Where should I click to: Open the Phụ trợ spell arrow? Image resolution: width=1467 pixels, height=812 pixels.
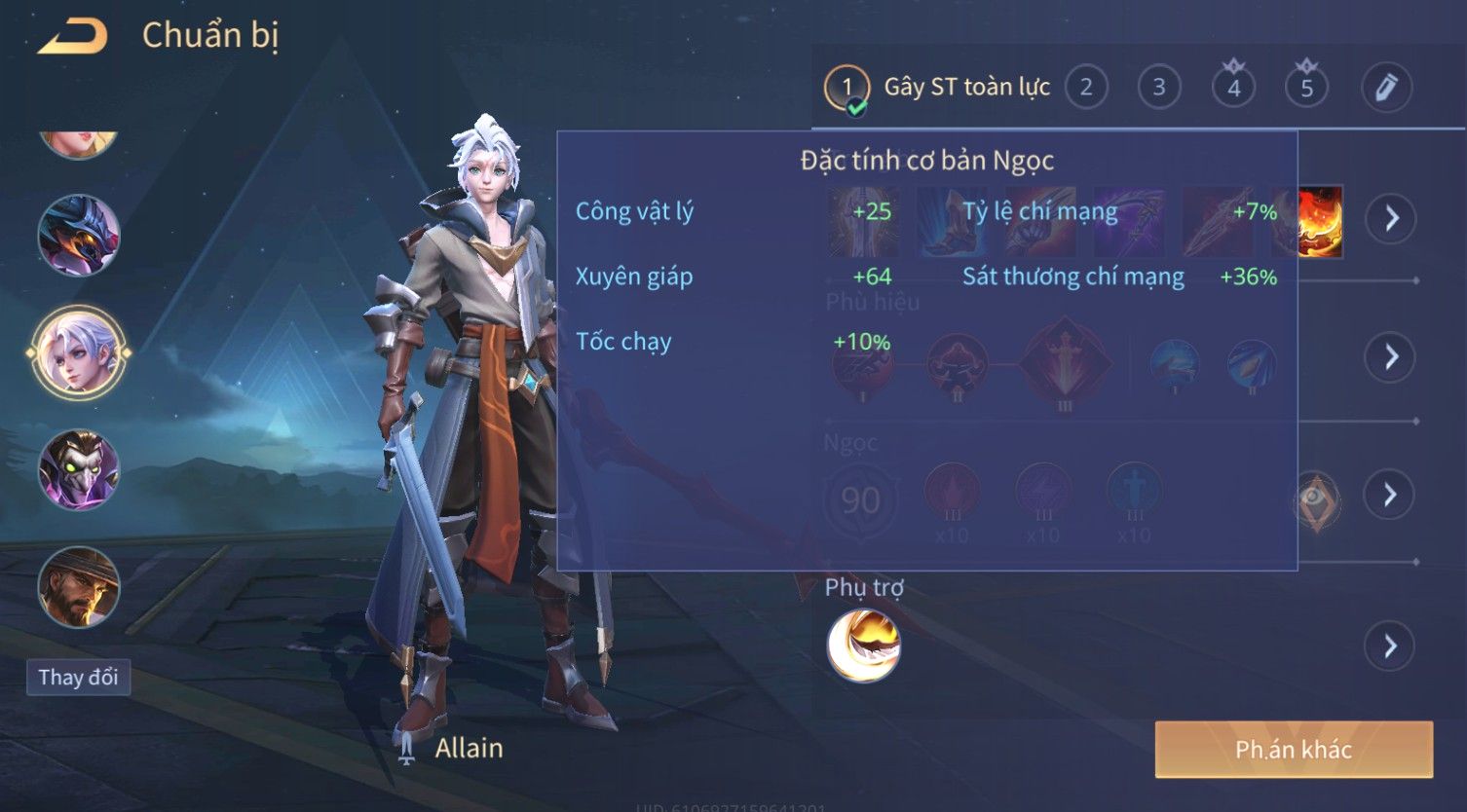[1390, 646]
